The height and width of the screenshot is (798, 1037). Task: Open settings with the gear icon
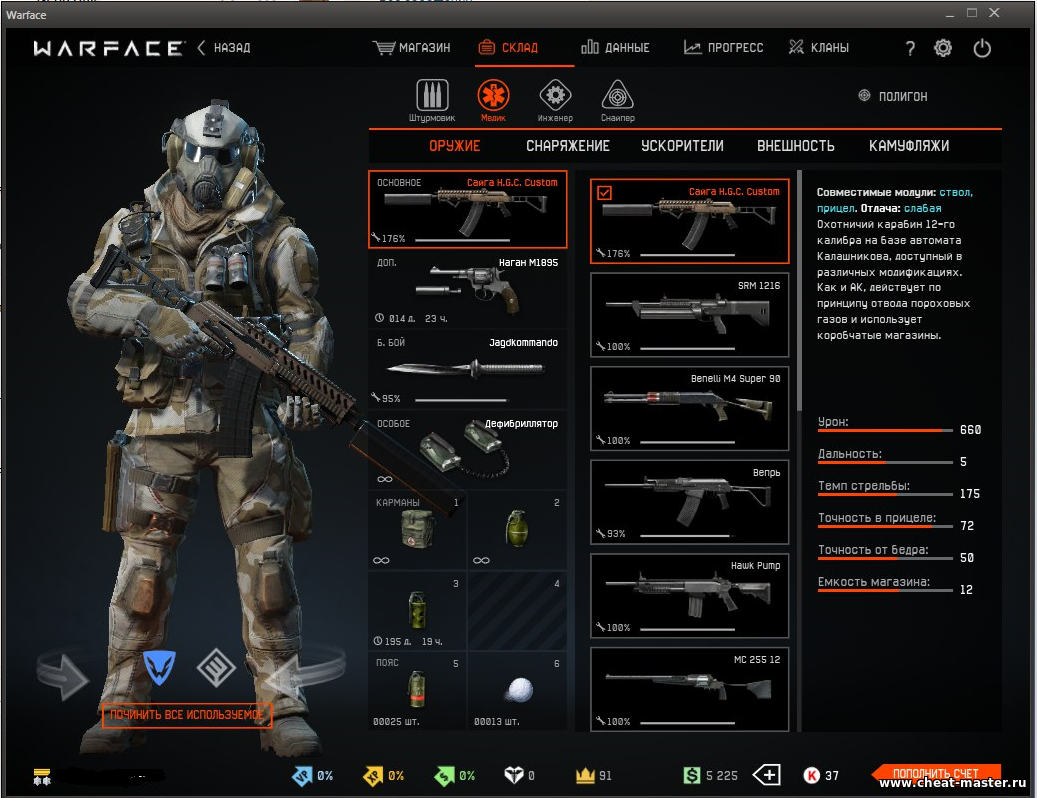[x=943, y=48]
